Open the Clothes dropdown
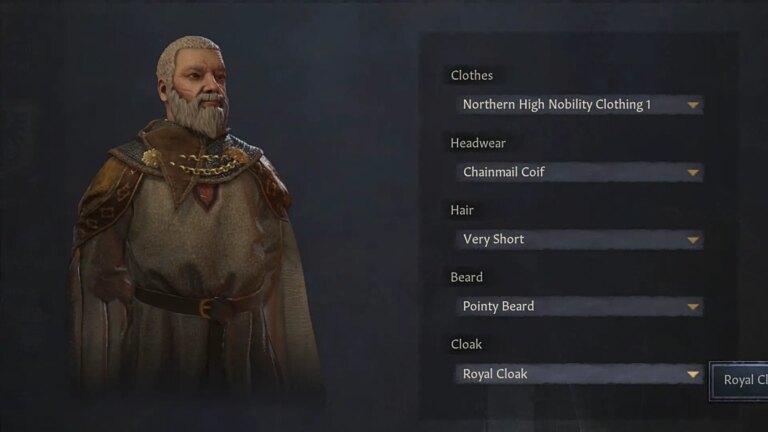The image size is (768, 432). click(578, 105)
